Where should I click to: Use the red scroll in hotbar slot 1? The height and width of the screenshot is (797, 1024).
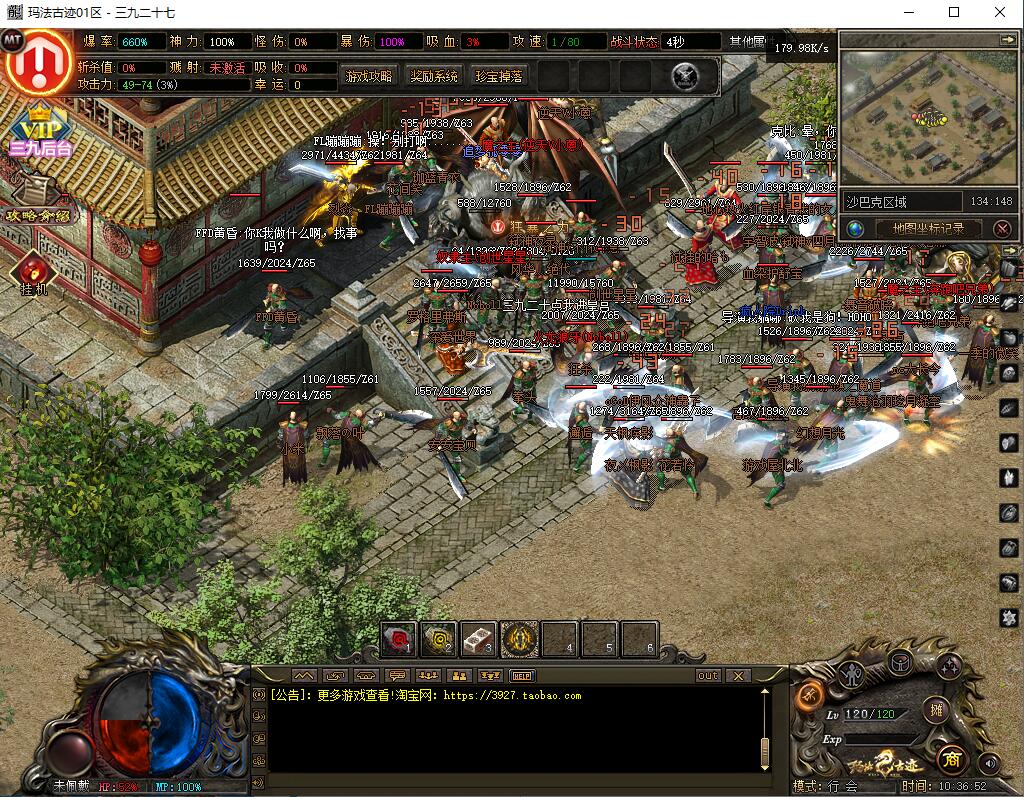(x=399, y=639)
